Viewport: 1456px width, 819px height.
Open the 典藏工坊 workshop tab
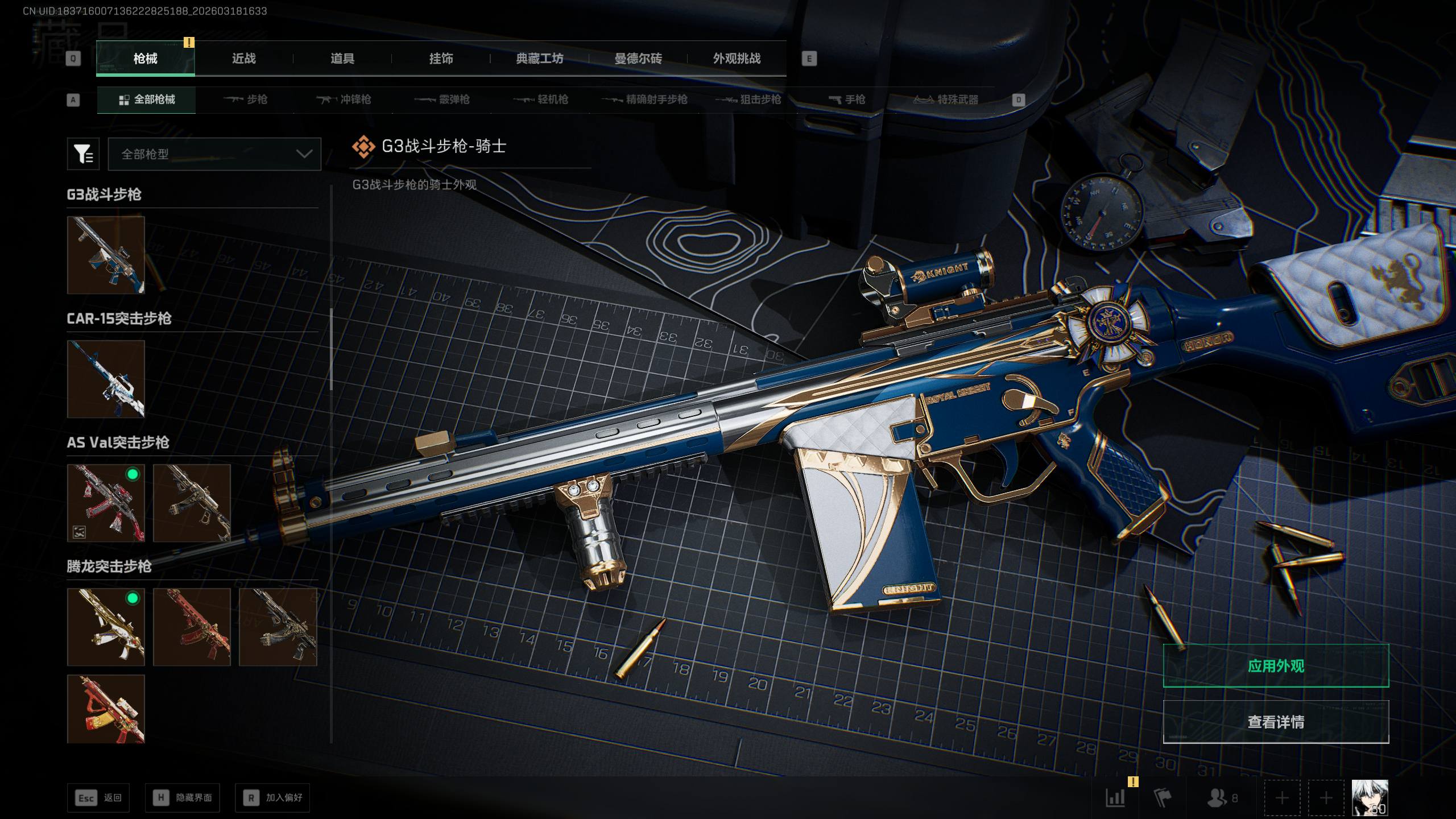coord(539,59)
